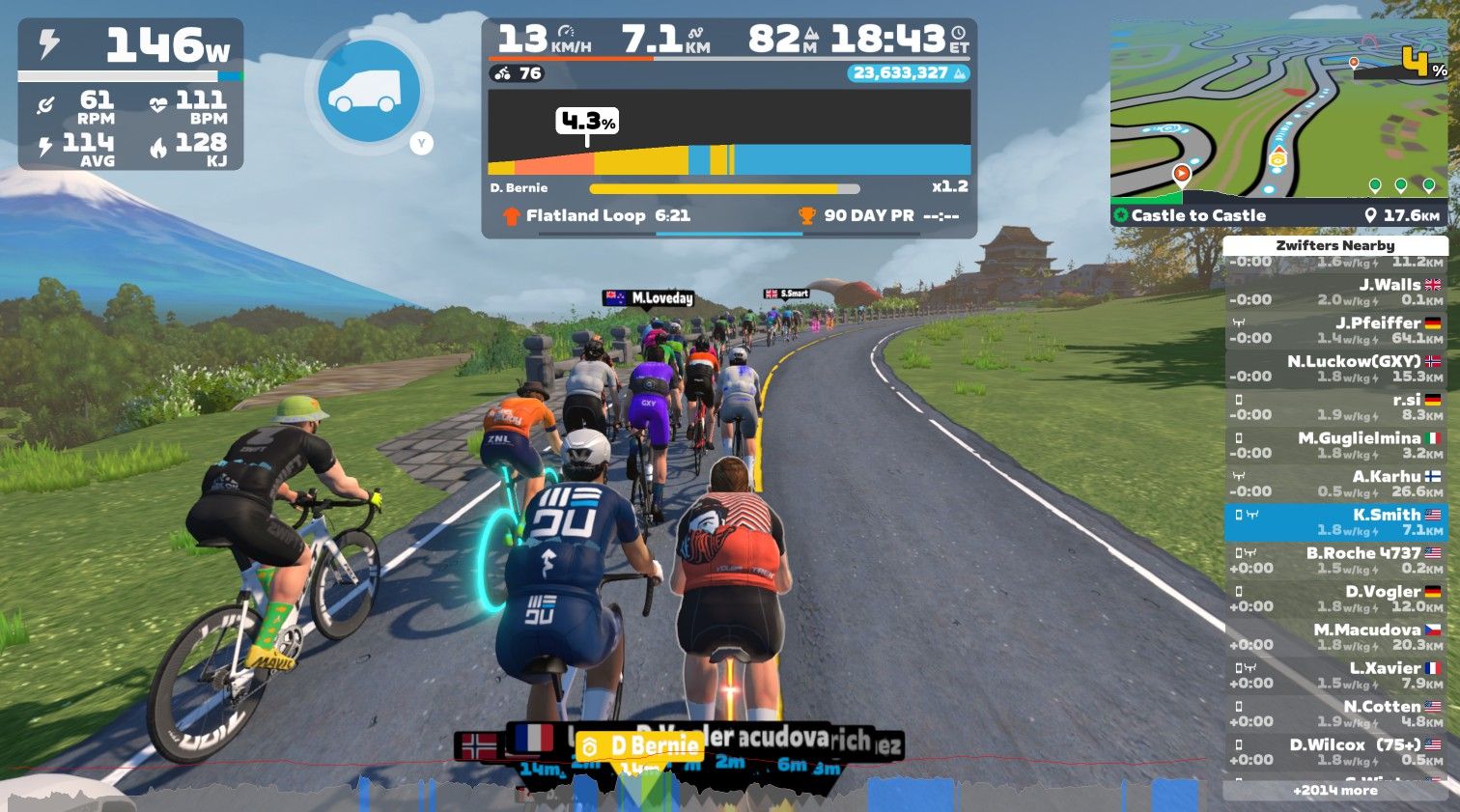Choose N.Luckow(GXY) rider row

coord(1335,369)
